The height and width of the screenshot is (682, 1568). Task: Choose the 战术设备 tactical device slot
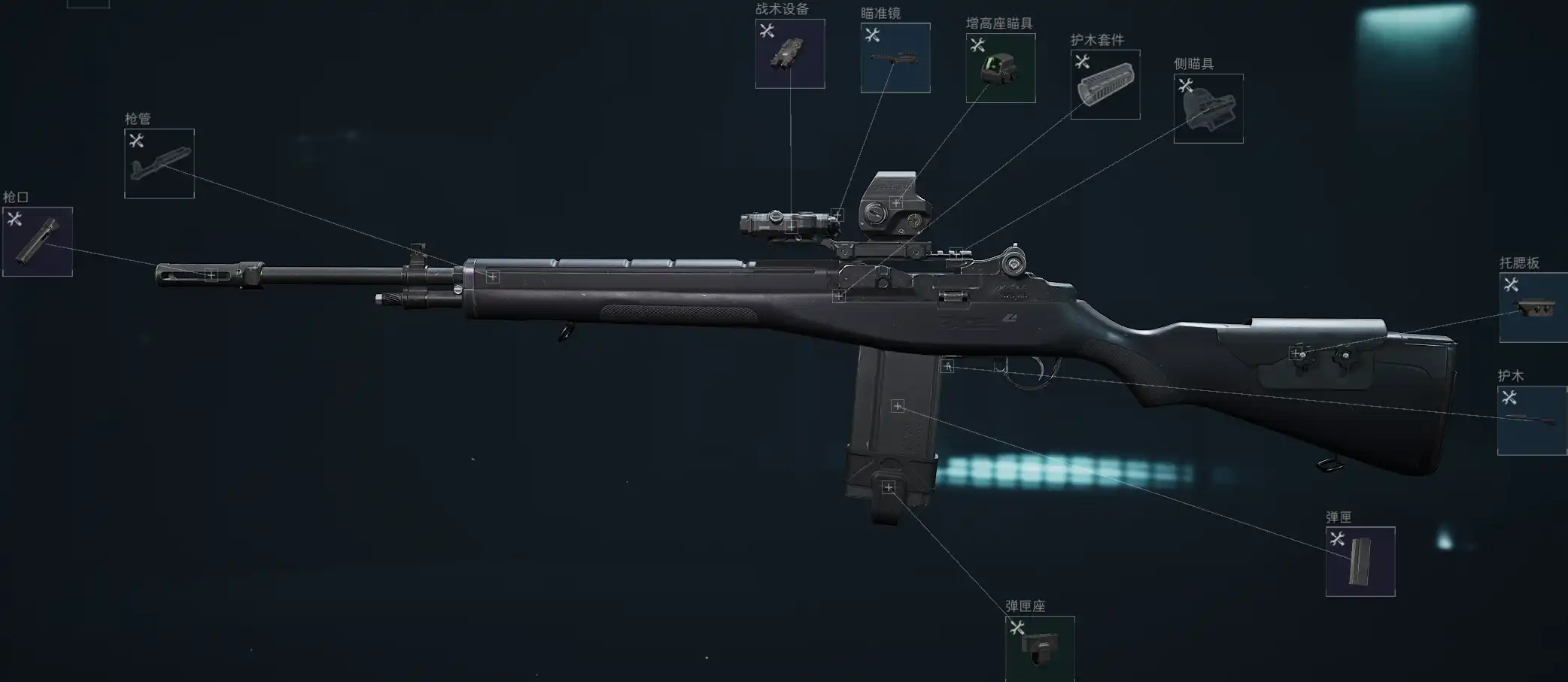coord(790,53)
